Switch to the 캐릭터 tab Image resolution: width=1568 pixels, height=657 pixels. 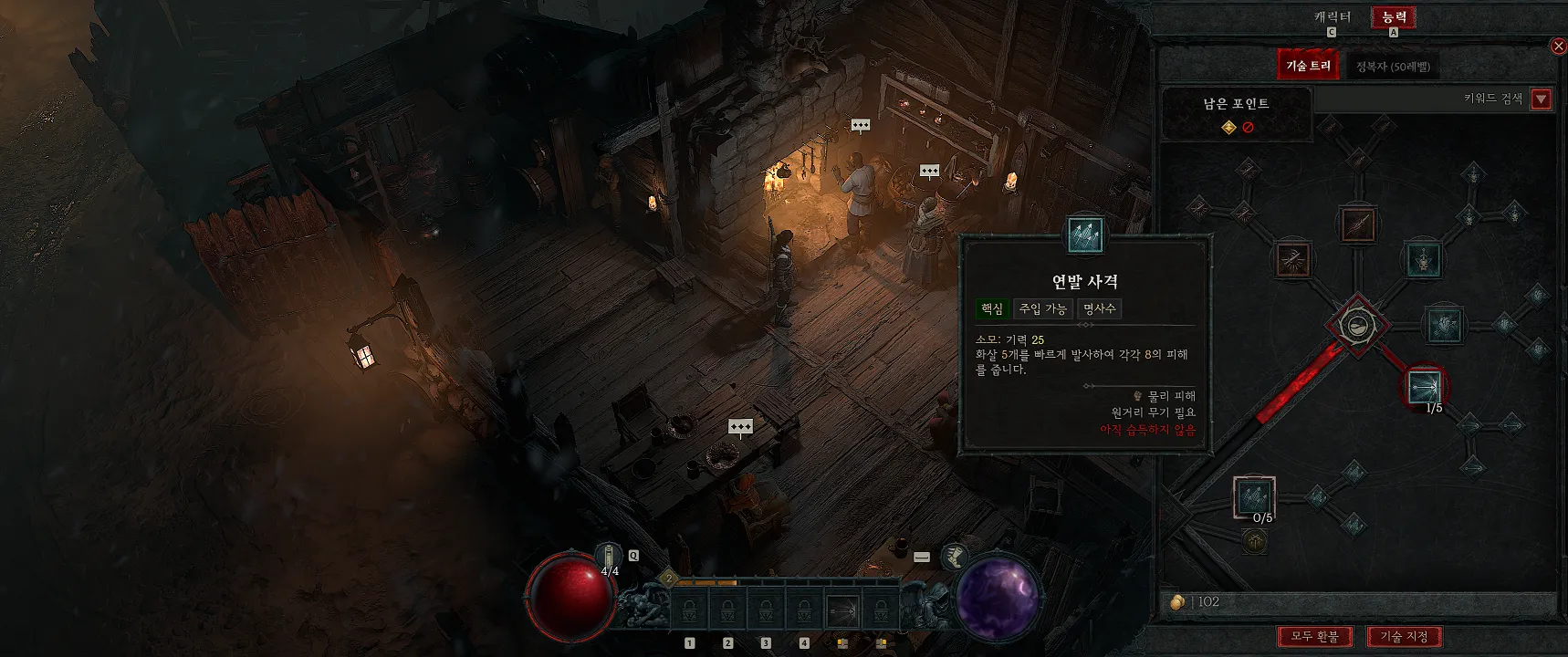coord(1332,17)
